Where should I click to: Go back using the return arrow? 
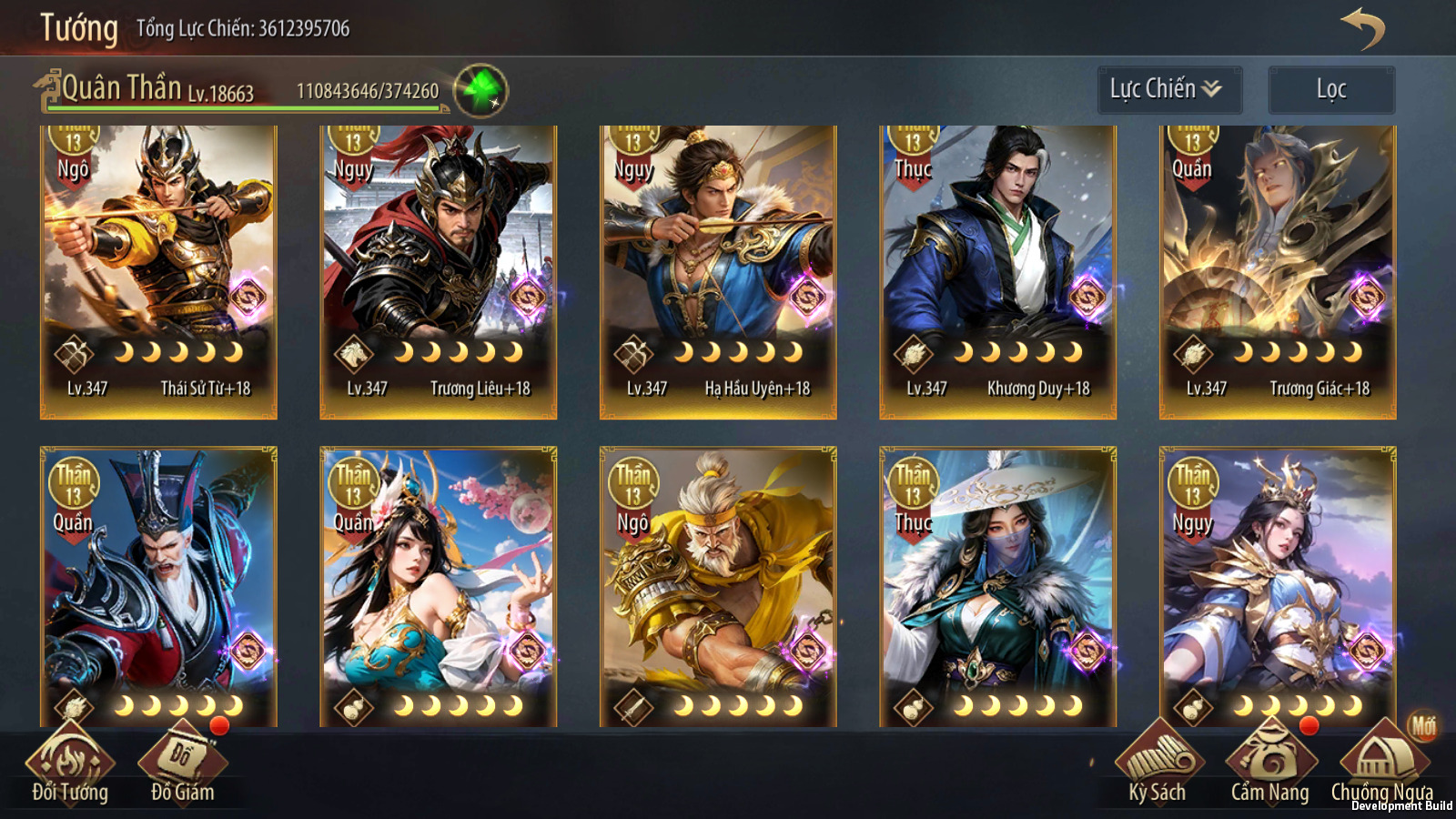[x=1362, y=28]
